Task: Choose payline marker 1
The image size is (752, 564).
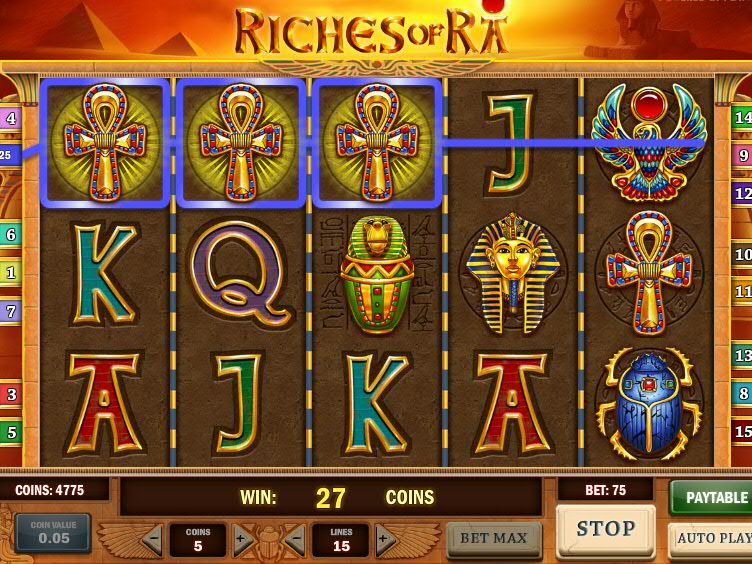Action: click(11, 271)
